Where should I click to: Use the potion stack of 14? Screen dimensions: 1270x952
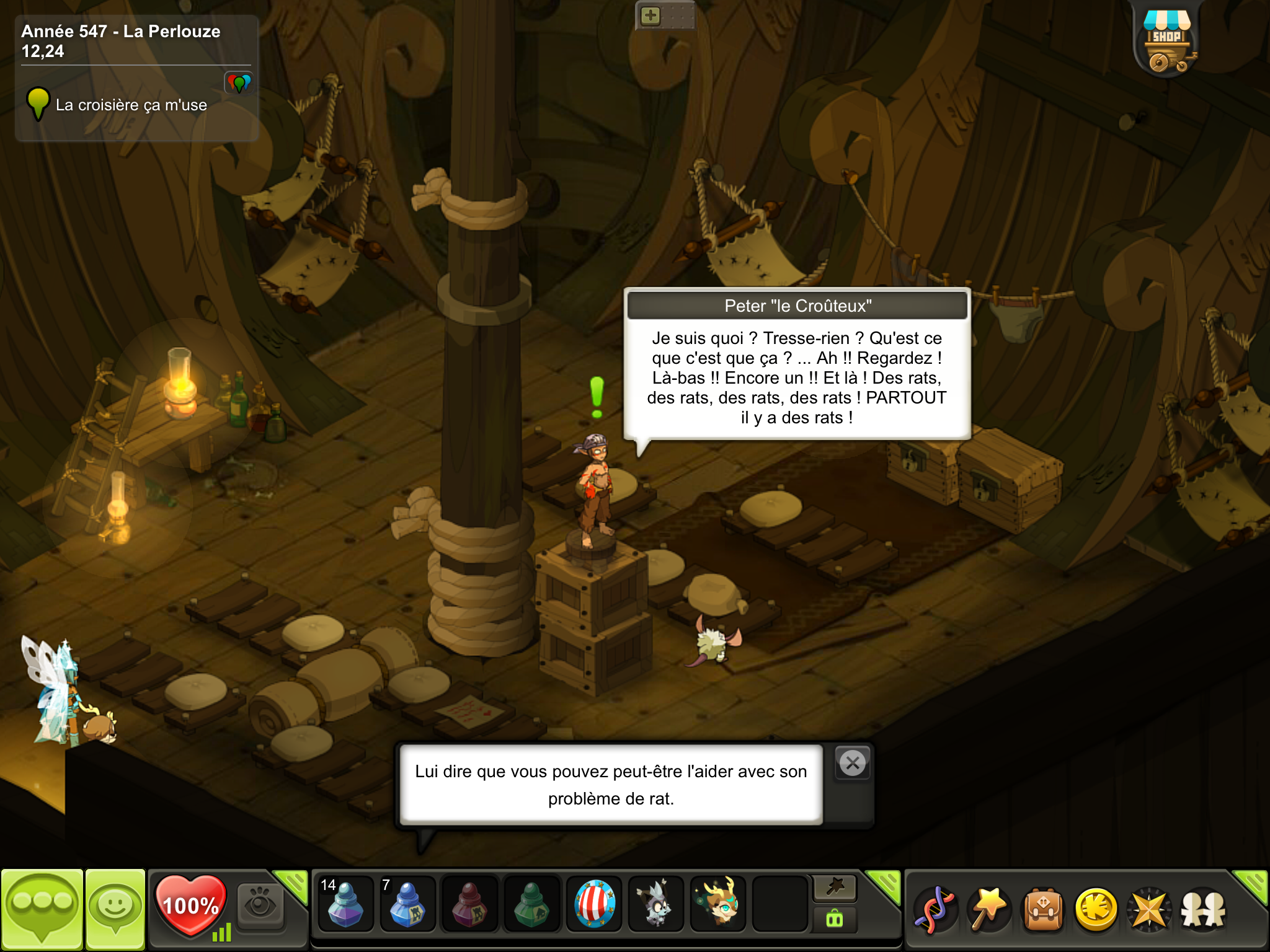(345, 903)
